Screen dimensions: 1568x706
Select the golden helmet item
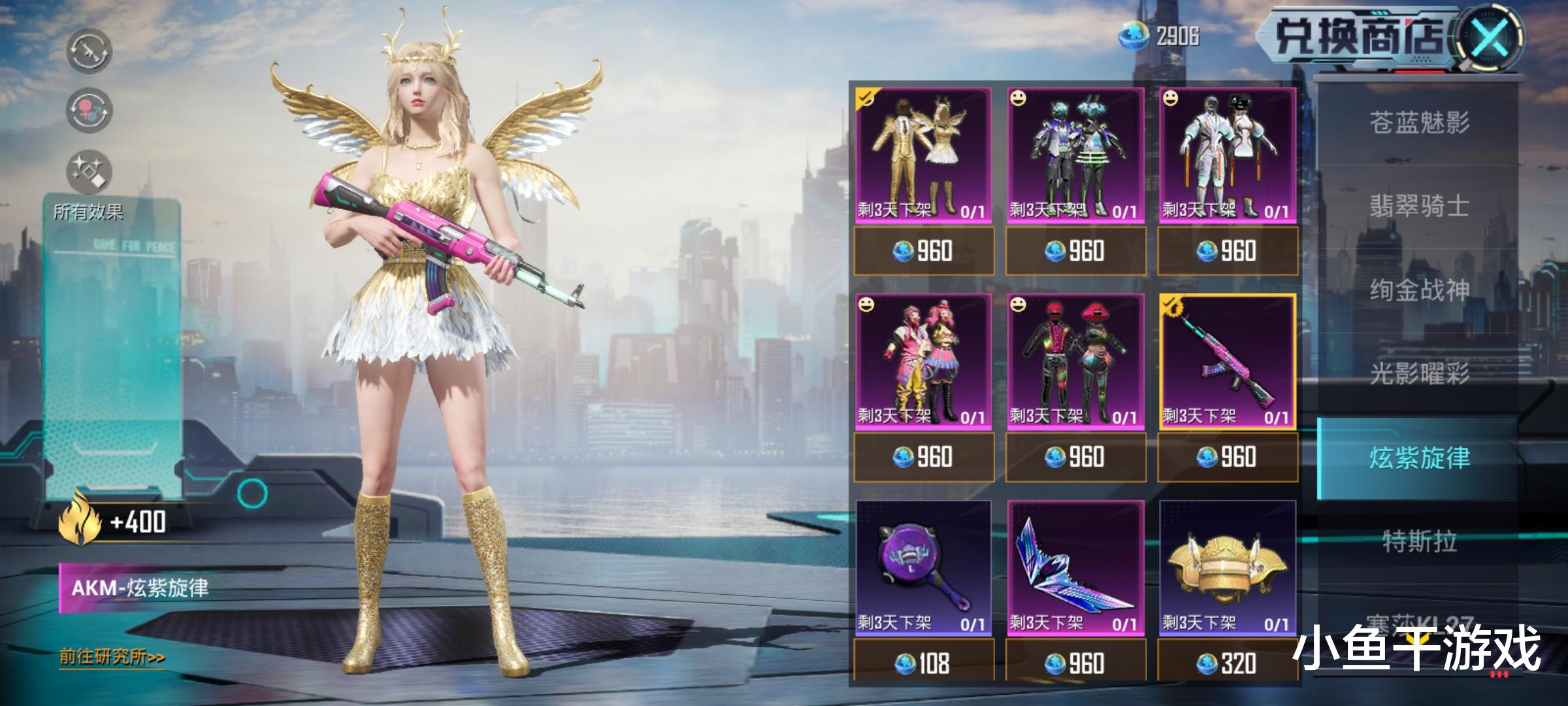tap(1228, 567)
